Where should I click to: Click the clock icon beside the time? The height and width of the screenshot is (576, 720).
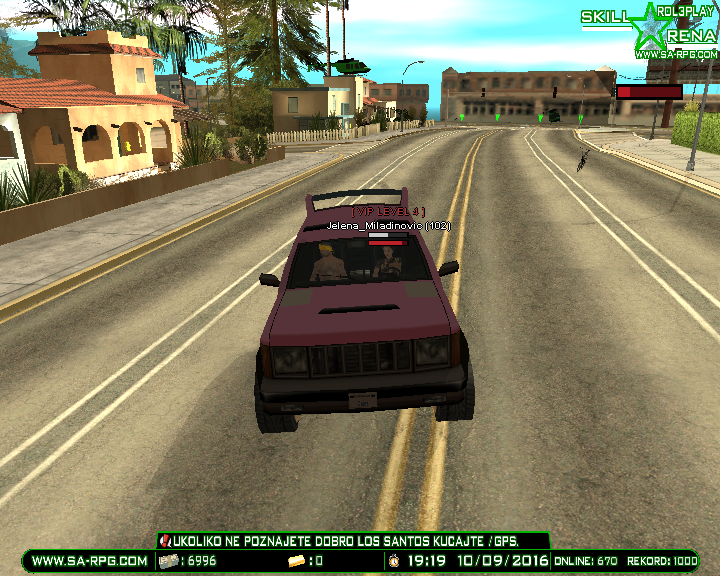click(x=395, y=562)
